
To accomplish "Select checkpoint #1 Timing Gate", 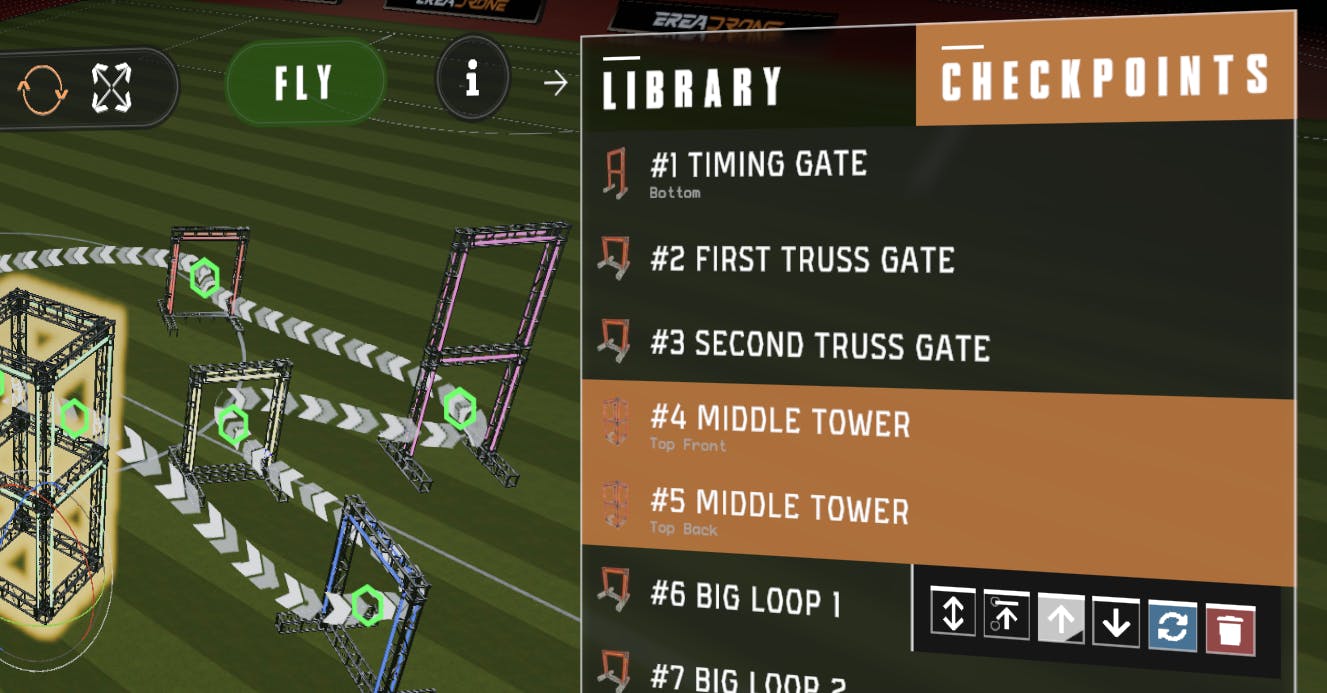I will [758, 171].
